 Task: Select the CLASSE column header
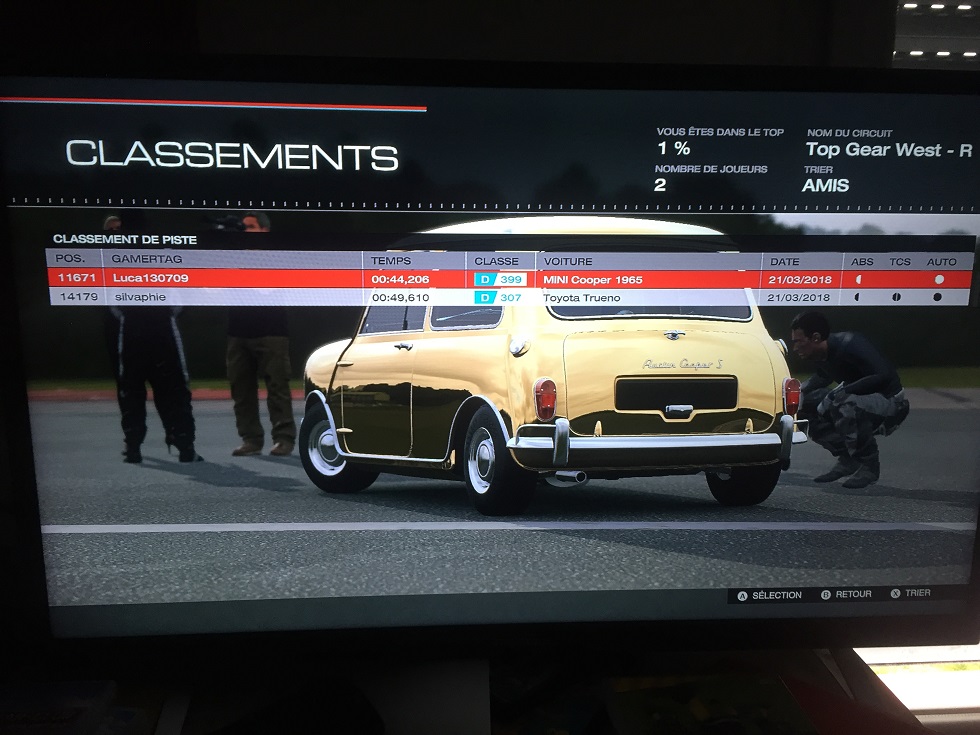(x=496, y=261)
